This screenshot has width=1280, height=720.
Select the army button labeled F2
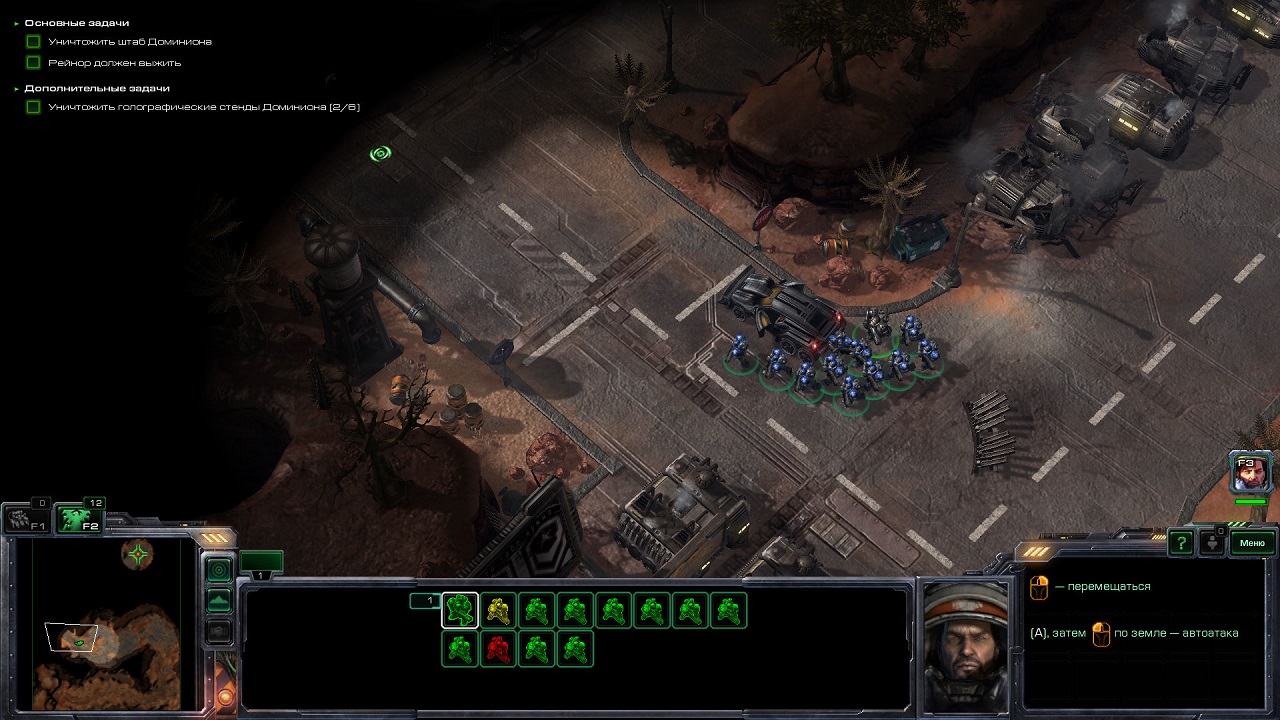(78, 520)
